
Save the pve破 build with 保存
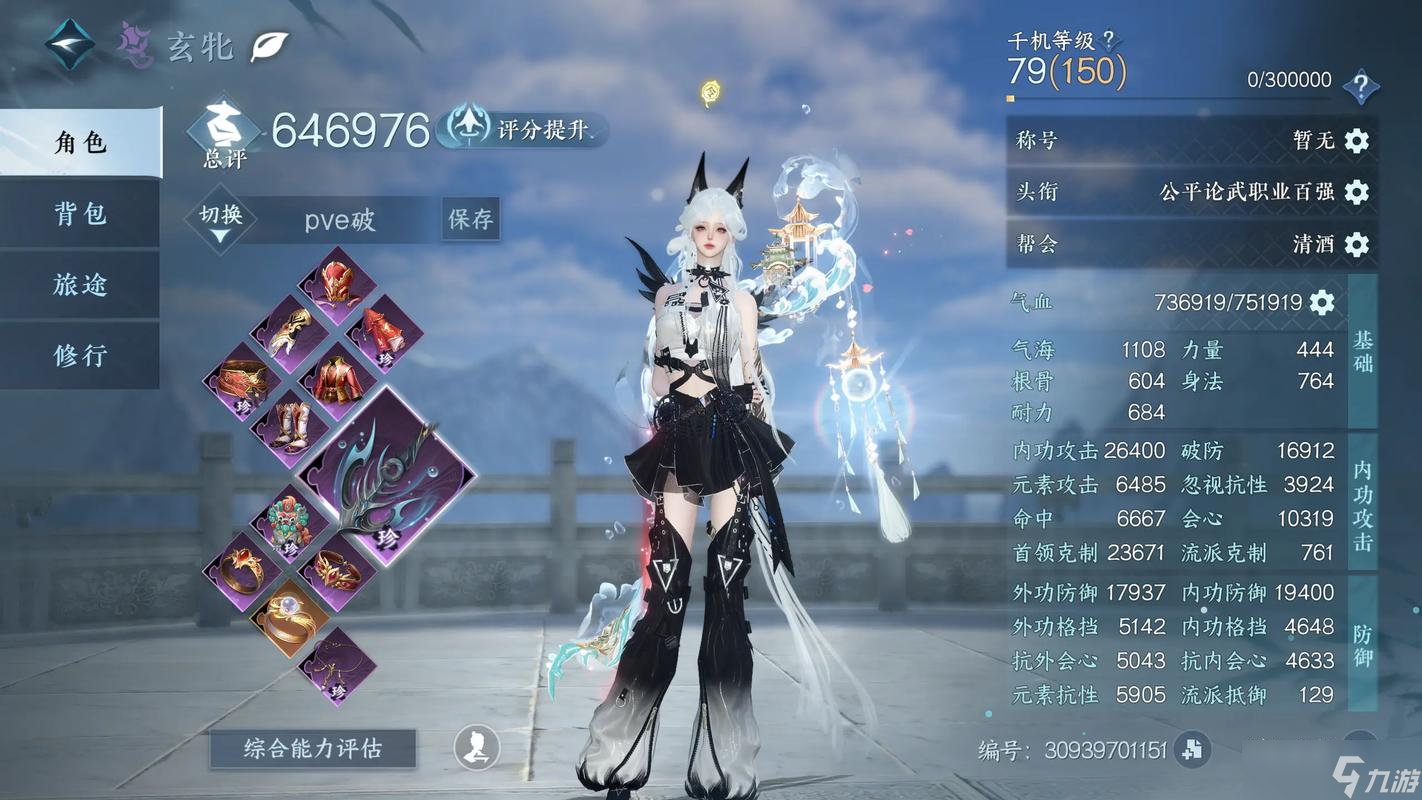pyautogui.click(x=470, y=218)
